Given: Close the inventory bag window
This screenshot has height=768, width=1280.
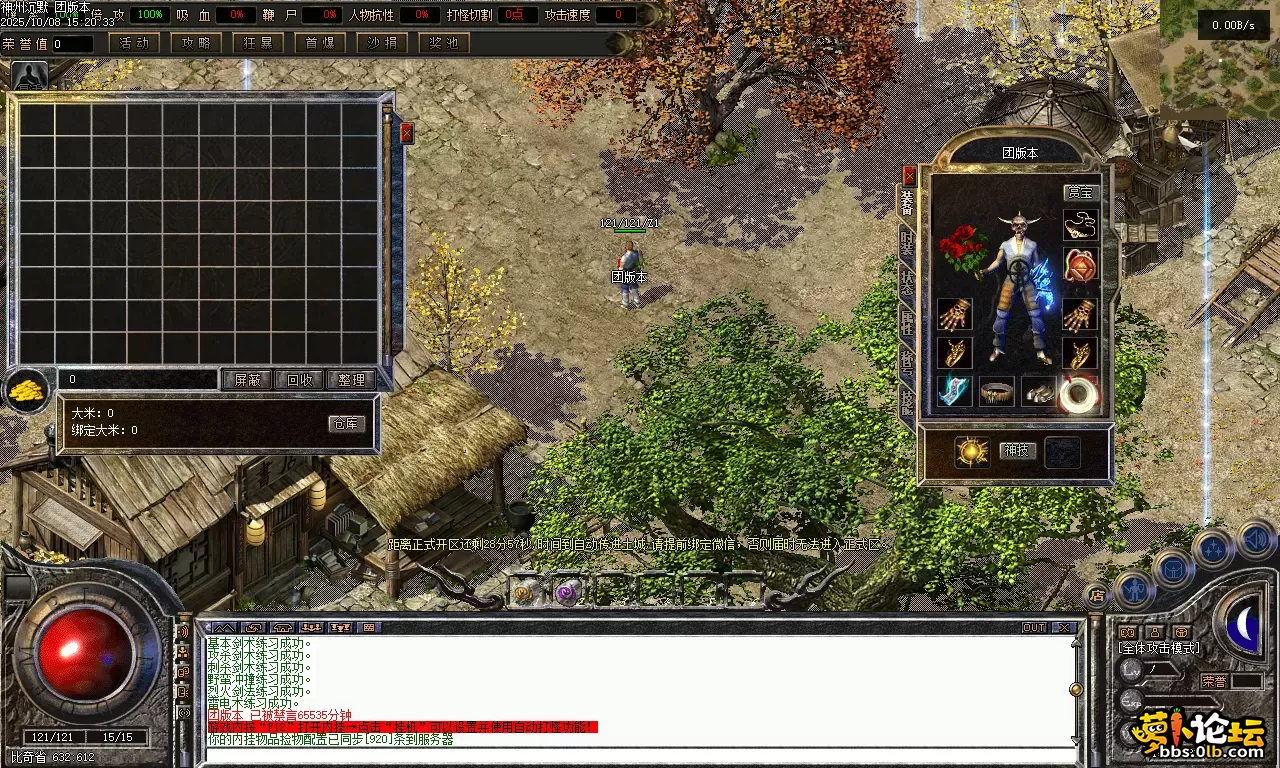Looking at the screenshot, I should click(x=407, y=133).
